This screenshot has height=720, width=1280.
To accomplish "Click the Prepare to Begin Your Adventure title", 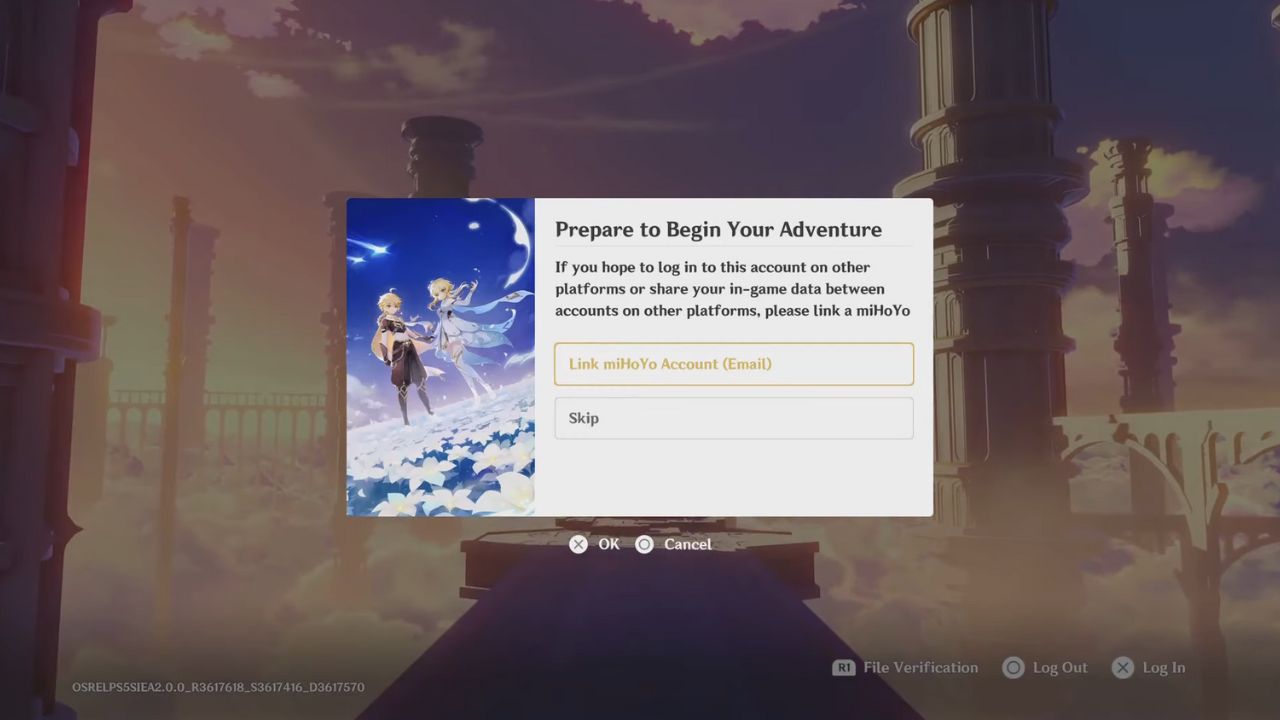I will tap(718, 229).
